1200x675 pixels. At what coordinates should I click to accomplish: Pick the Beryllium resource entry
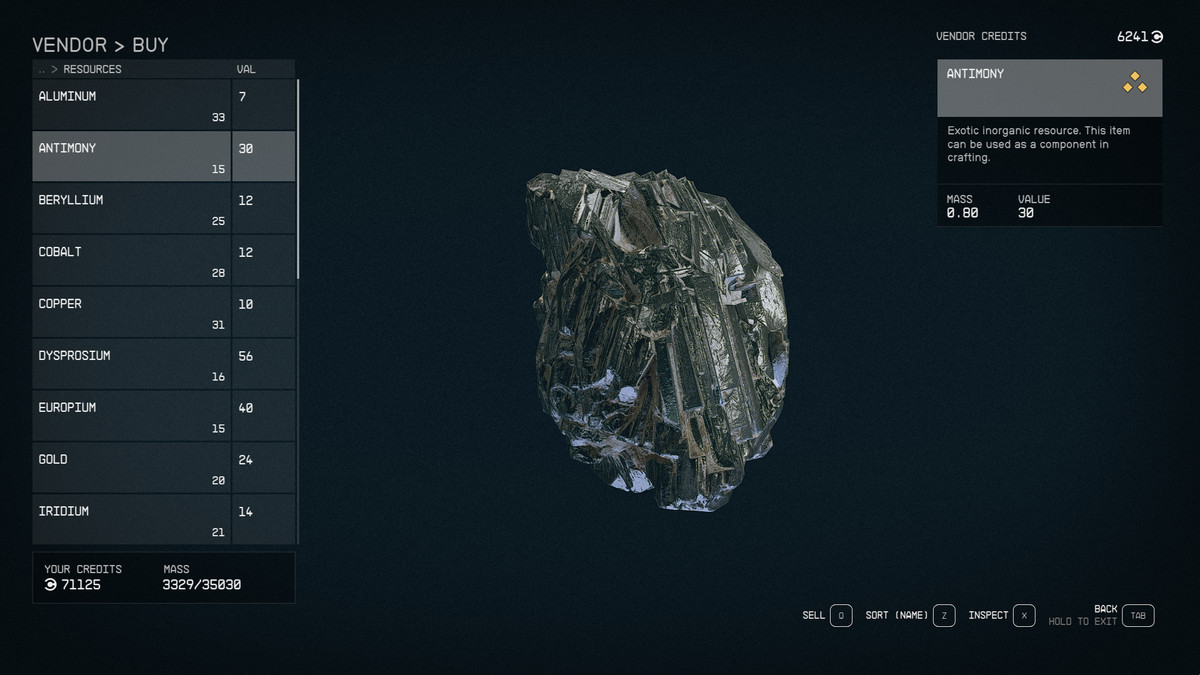coord(132,208)
